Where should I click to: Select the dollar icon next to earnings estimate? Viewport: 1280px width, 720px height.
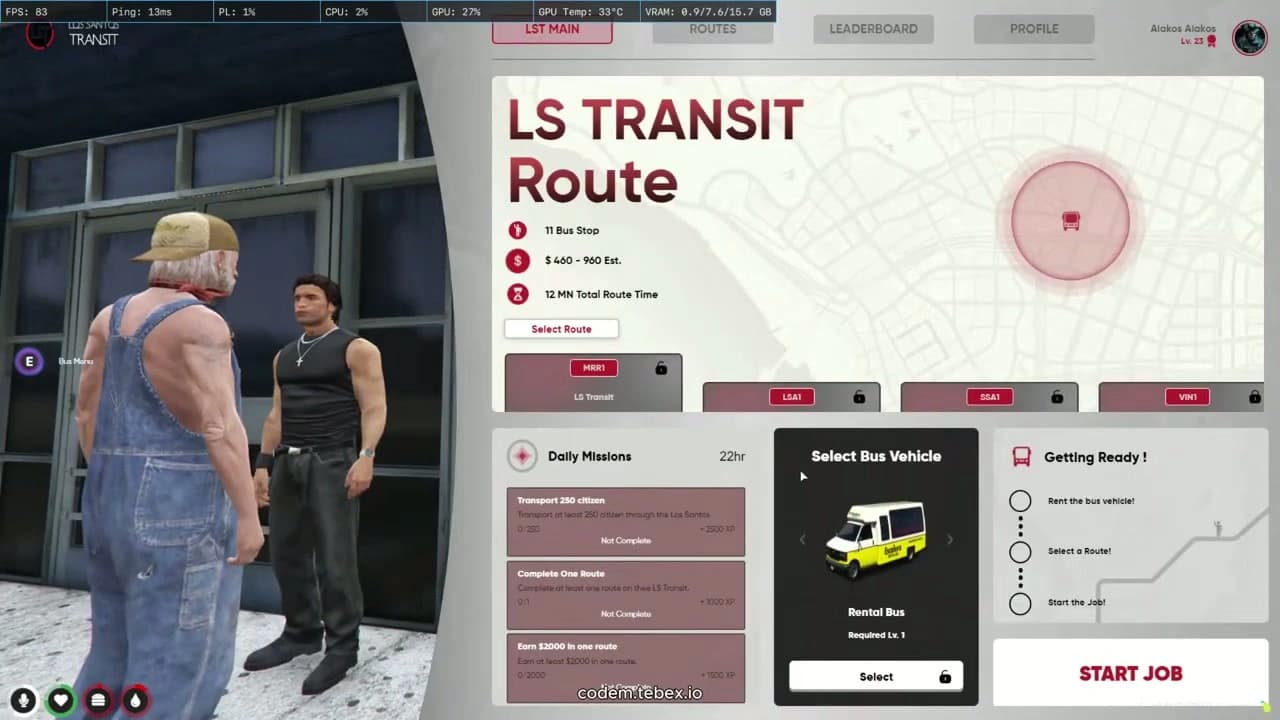[517, 262]
